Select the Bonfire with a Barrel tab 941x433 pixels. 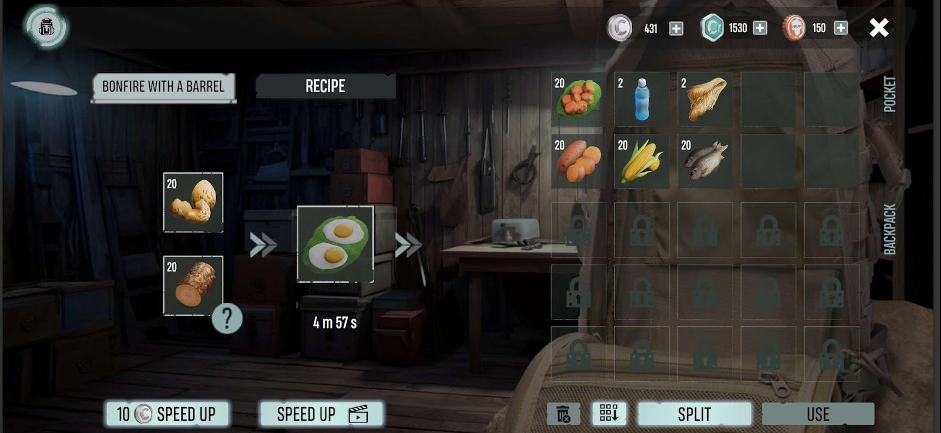(x=163, y=86)
